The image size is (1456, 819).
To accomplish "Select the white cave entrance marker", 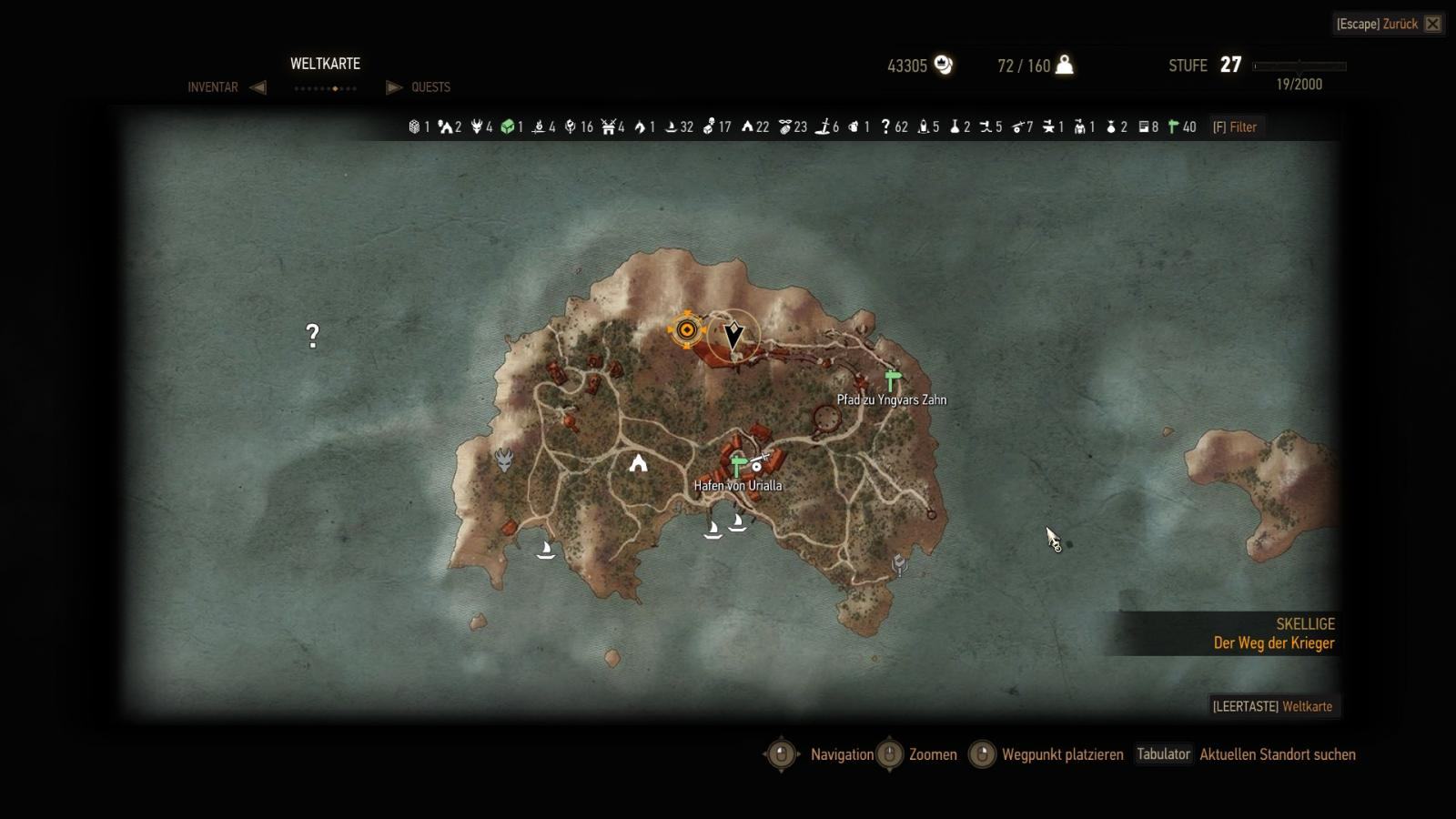I will point(639,463).
